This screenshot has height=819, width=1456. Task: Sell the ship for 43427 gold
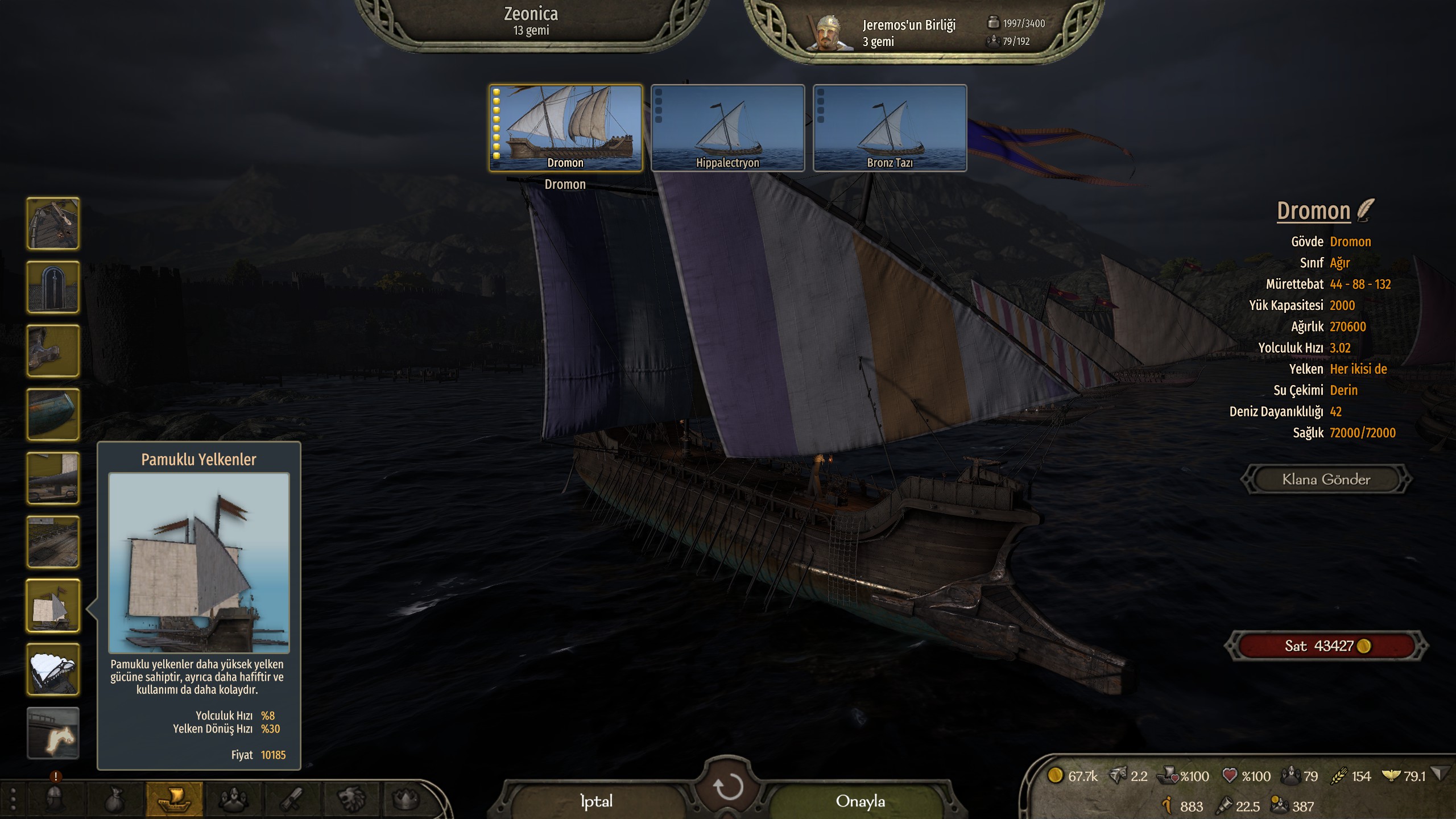click(1326, 646)
